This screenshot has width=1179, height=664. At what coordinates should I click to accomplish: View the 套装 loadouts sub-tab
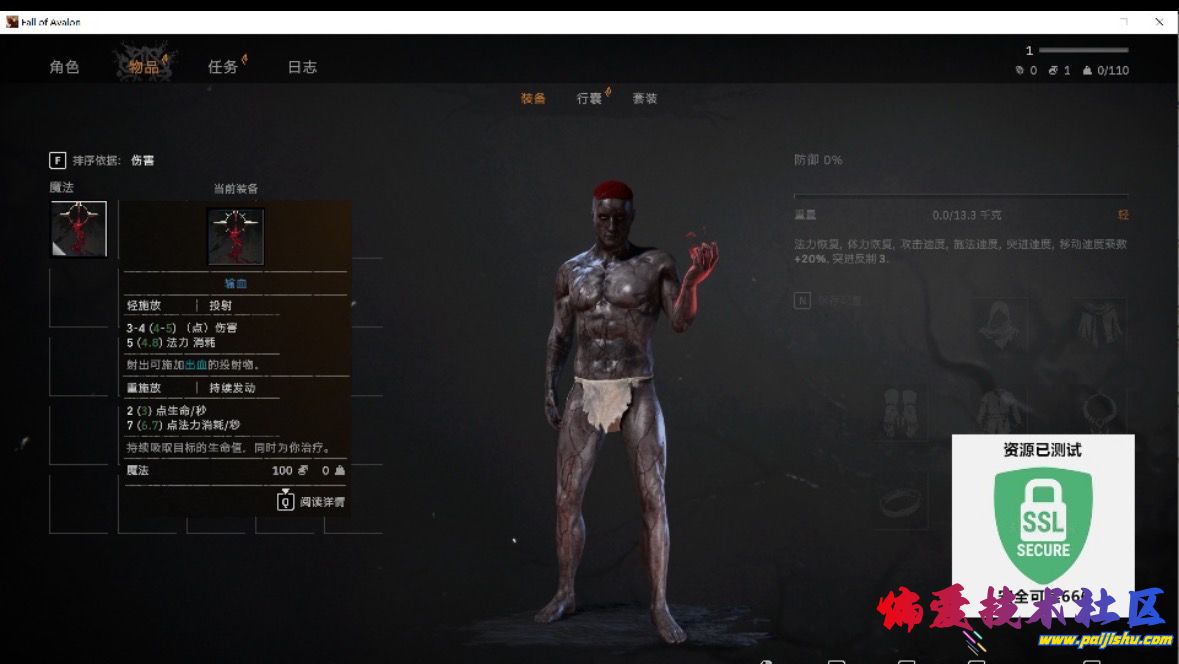[645, 98]
